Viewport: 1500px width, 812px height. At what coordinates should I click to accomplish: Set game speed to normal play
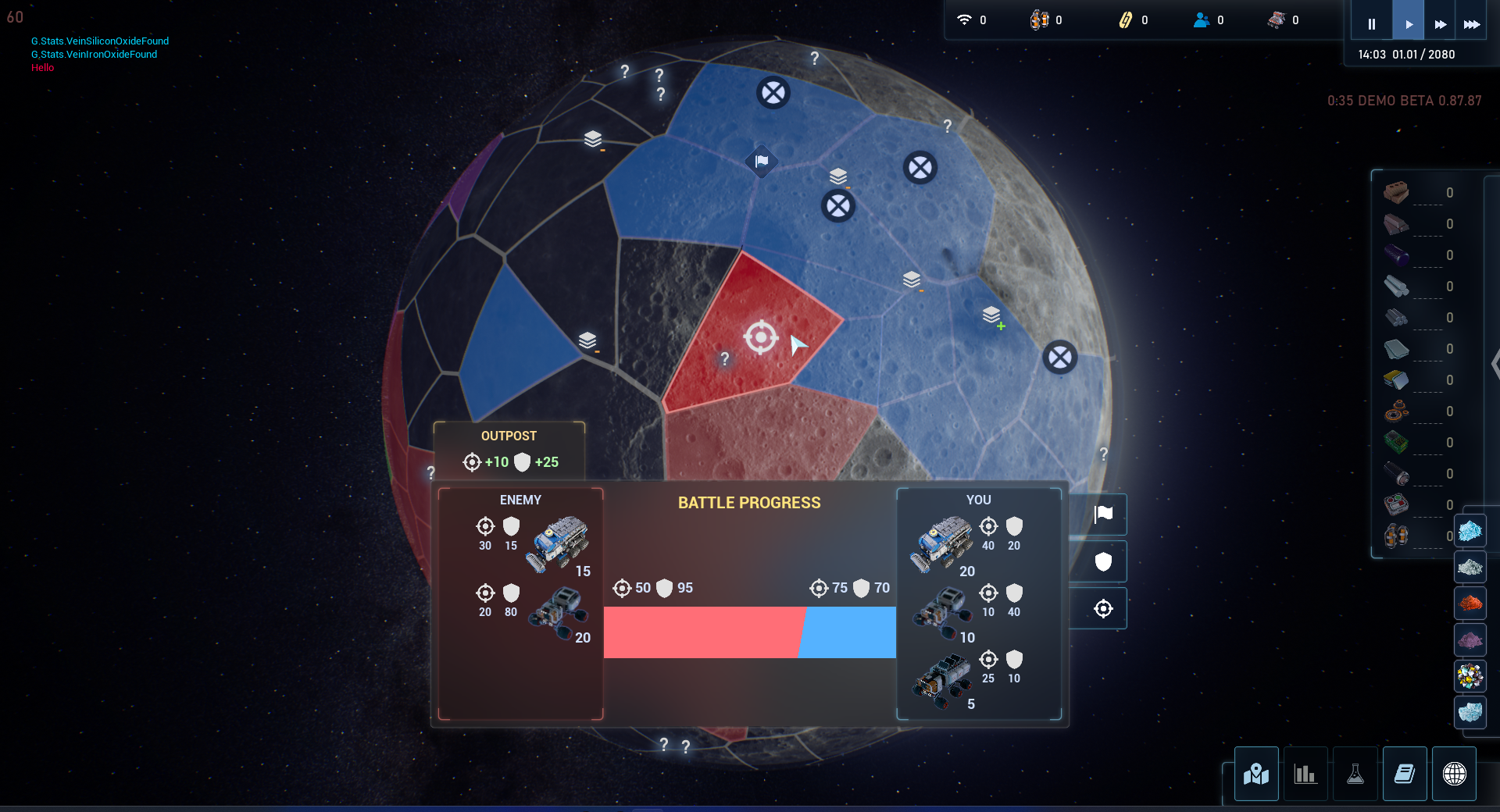[1408, 23]
